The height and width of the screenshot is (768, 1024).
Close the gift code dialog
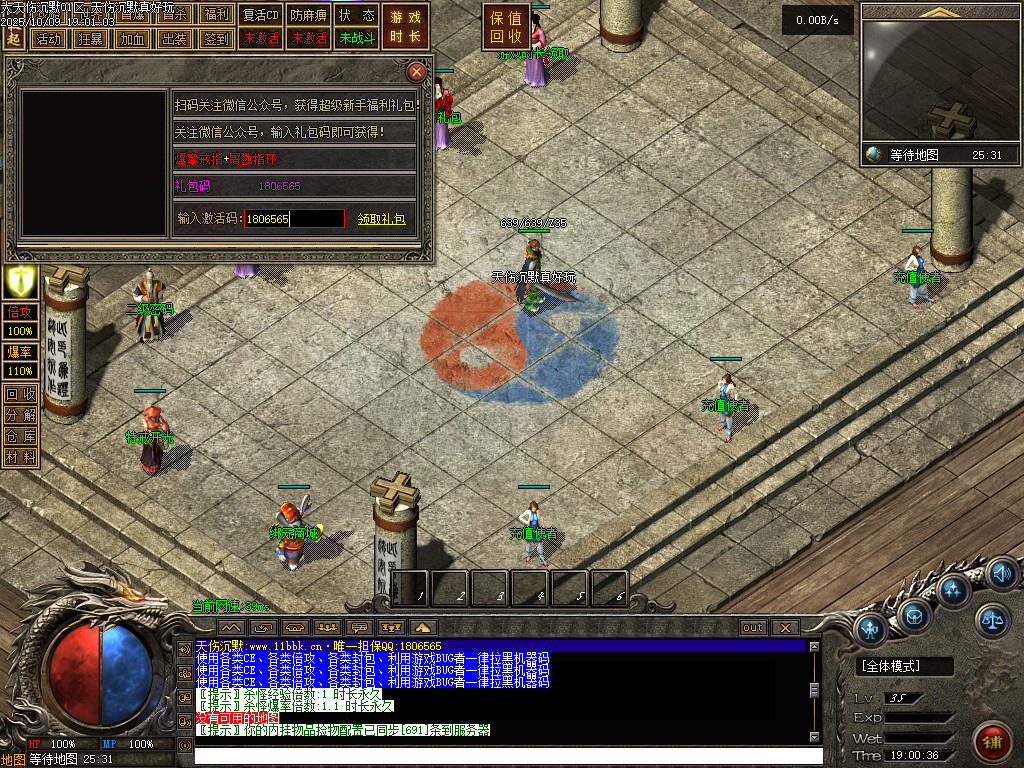pyautogui.click(x=417, y=72)
